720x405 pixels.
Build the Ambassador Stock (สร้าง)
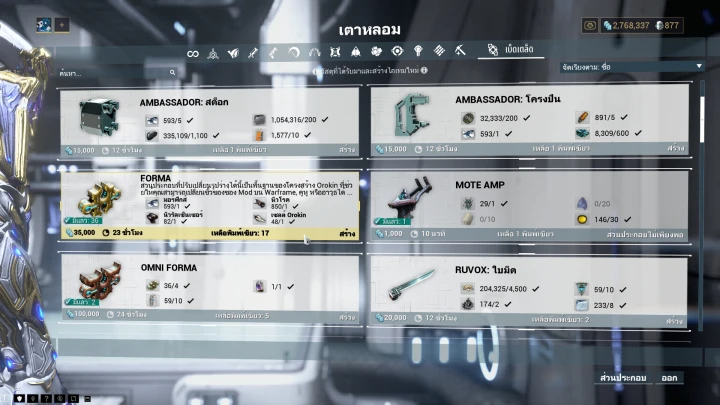347,149
